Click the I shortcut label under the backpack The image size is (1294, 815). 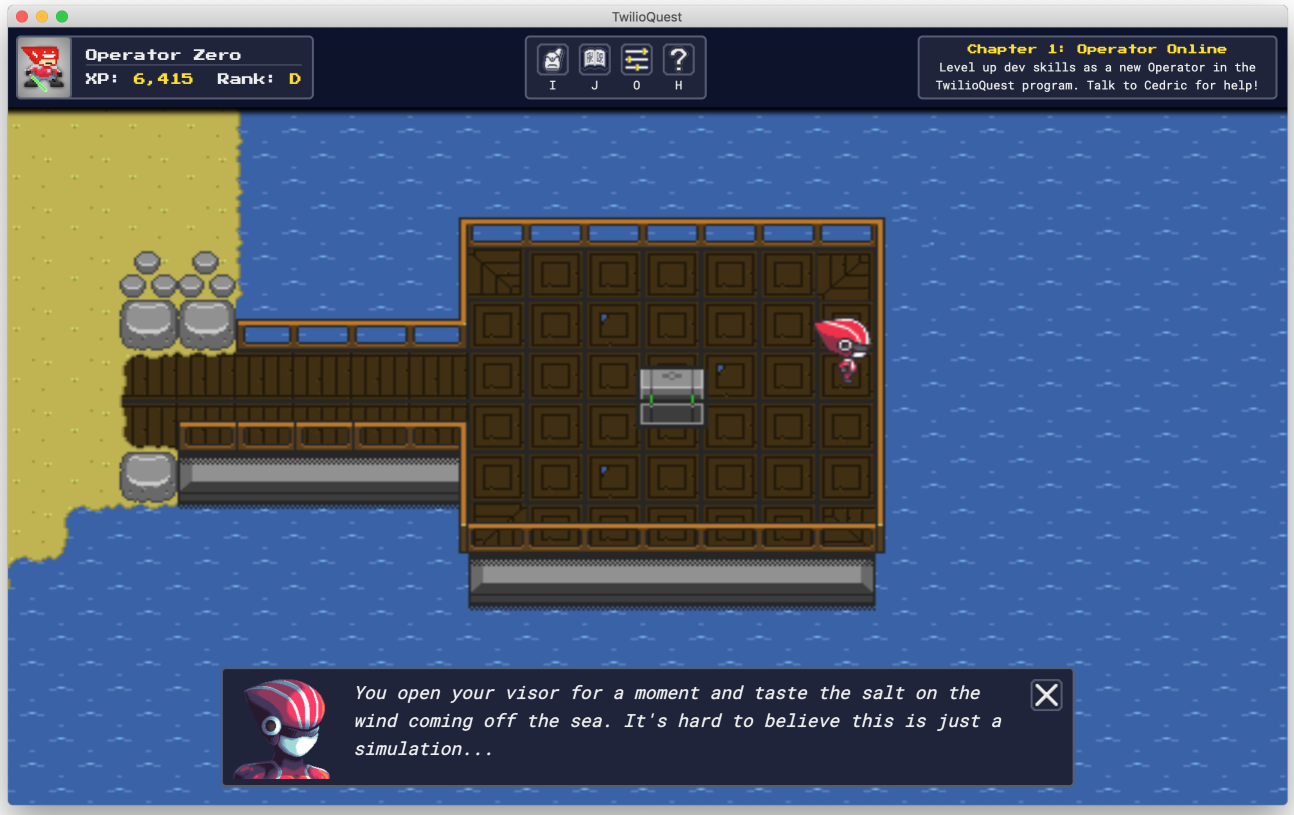click(x=552, y=86)
